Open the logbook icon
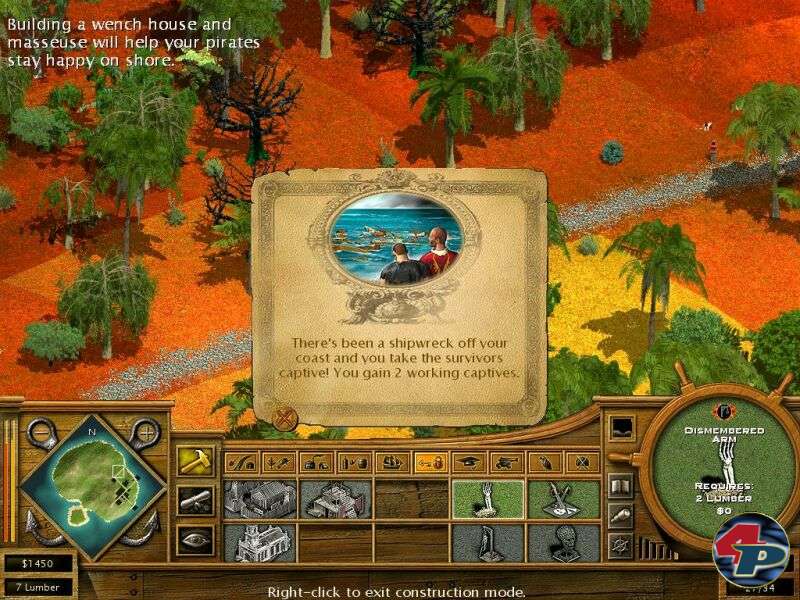 [621, 487]
